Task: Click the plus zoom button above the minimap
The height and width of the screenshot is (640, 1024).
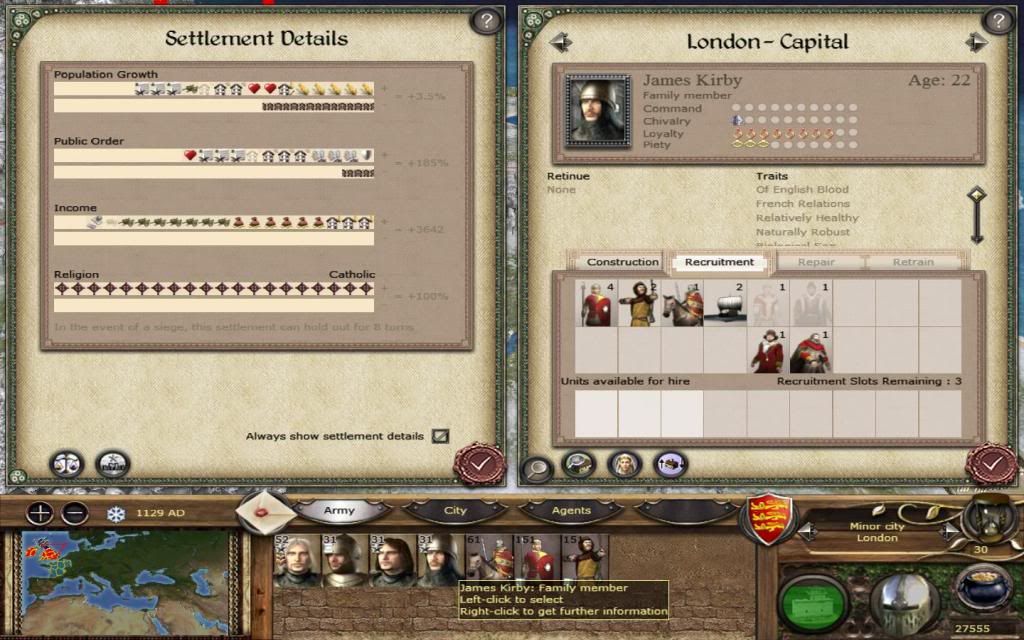Action: 40,514
